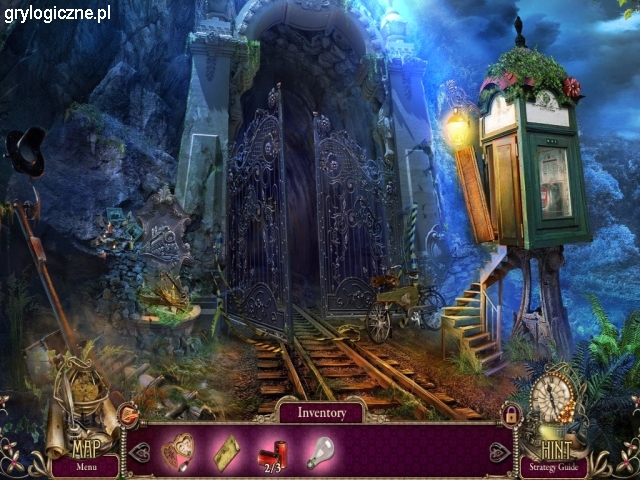Select the heart-shaped locket in inventory
Viewport: 640px width, 480px height.
pyautogui.click(x=180, y=450)
